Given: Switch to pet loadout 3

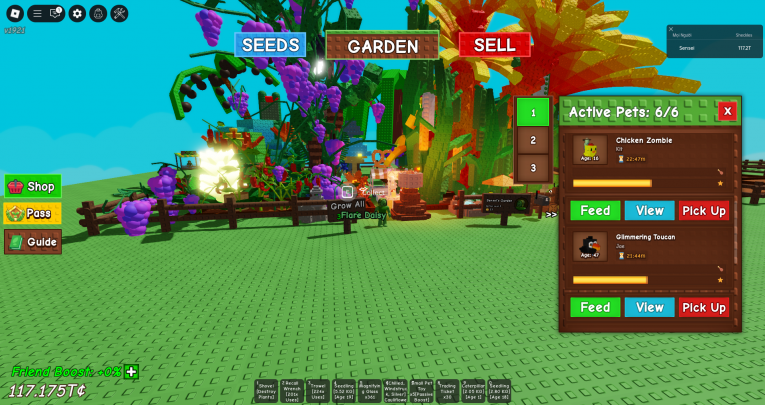Looking at the screenshot, I should pyautogui.click(x=533, y=168).
